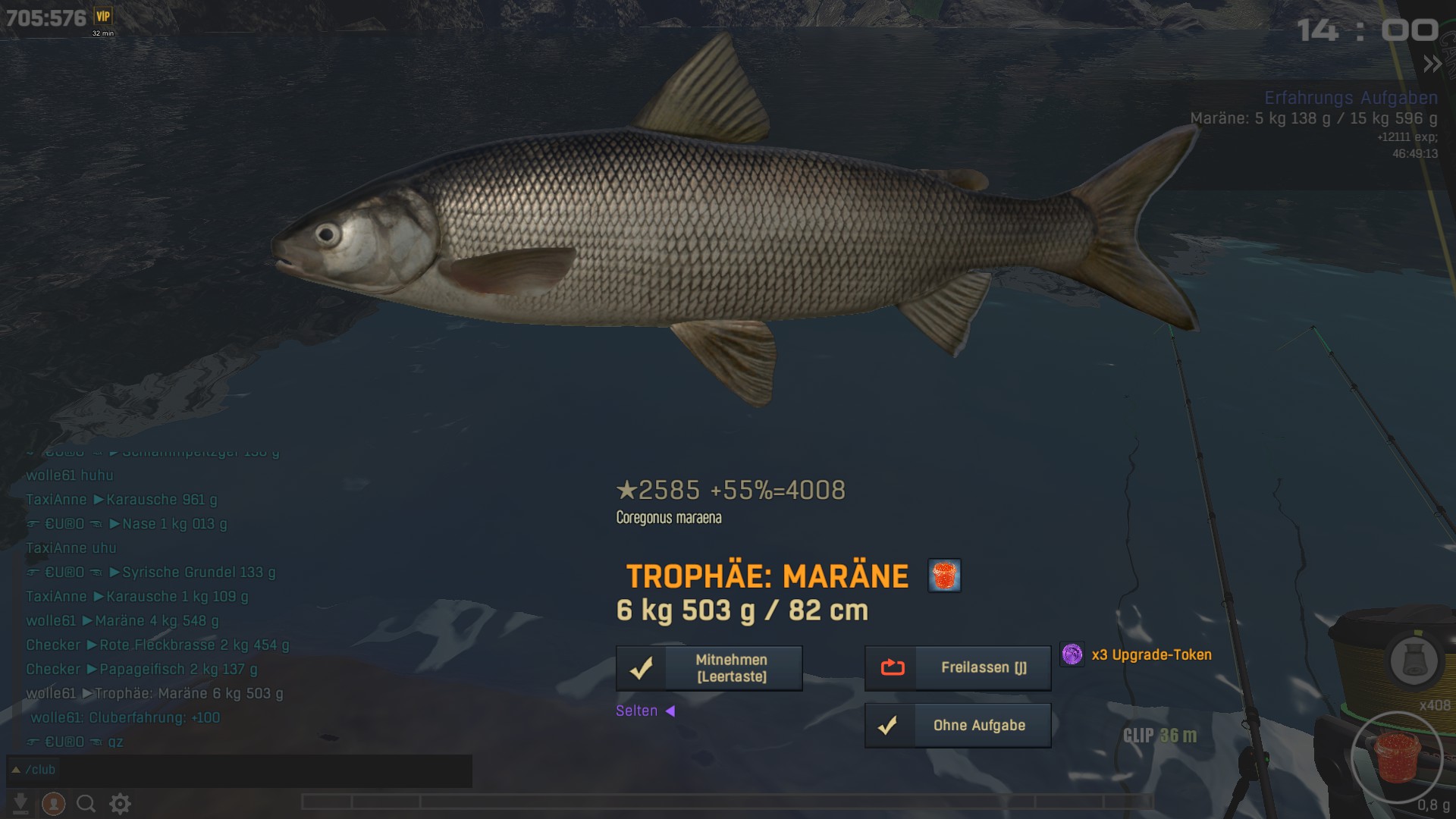Select the grey feeder basket slot
This screenshot has width=1456, height=819.
point(1414,661)
